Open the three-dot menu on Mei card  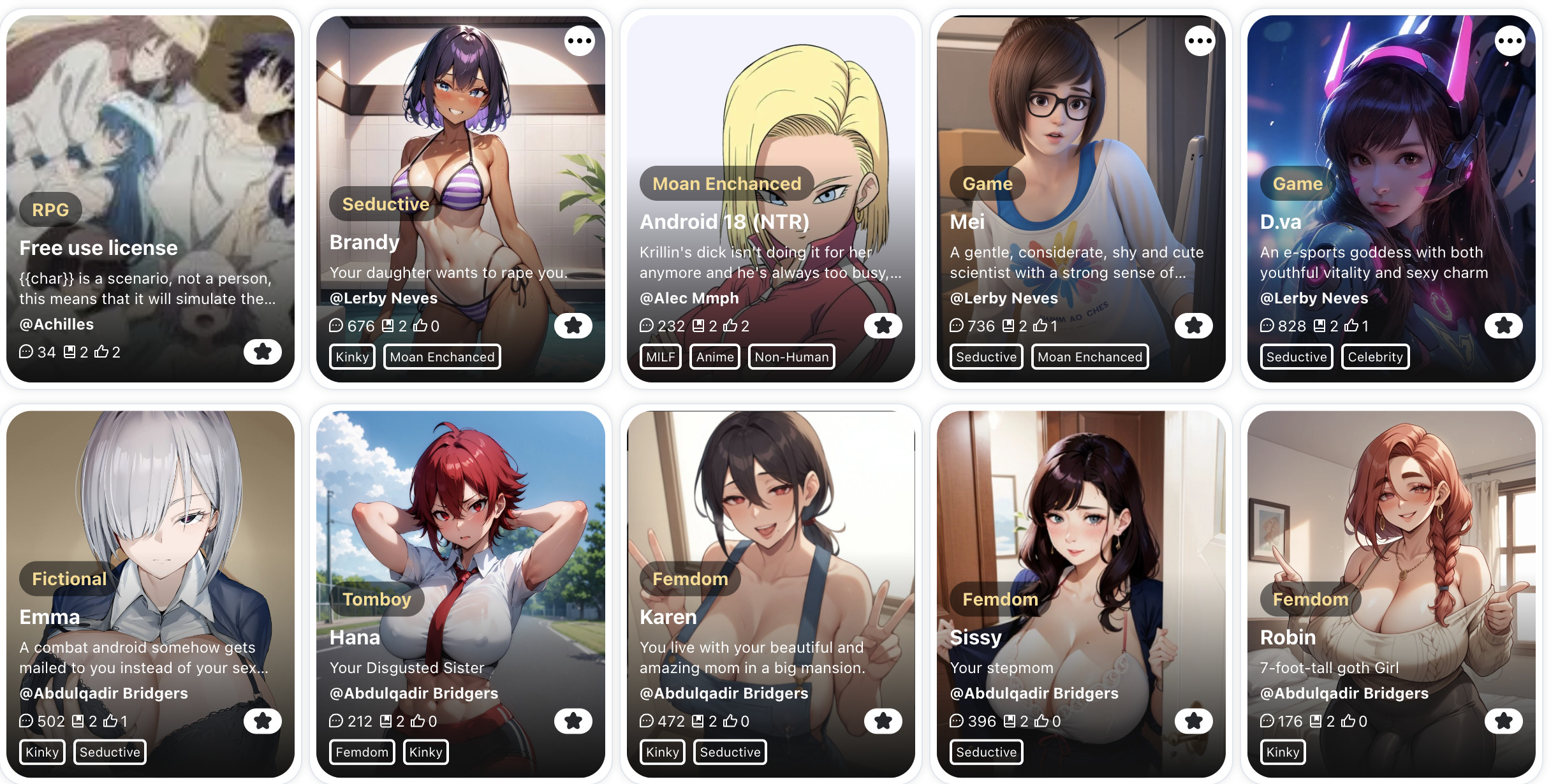click(1200, 41)
